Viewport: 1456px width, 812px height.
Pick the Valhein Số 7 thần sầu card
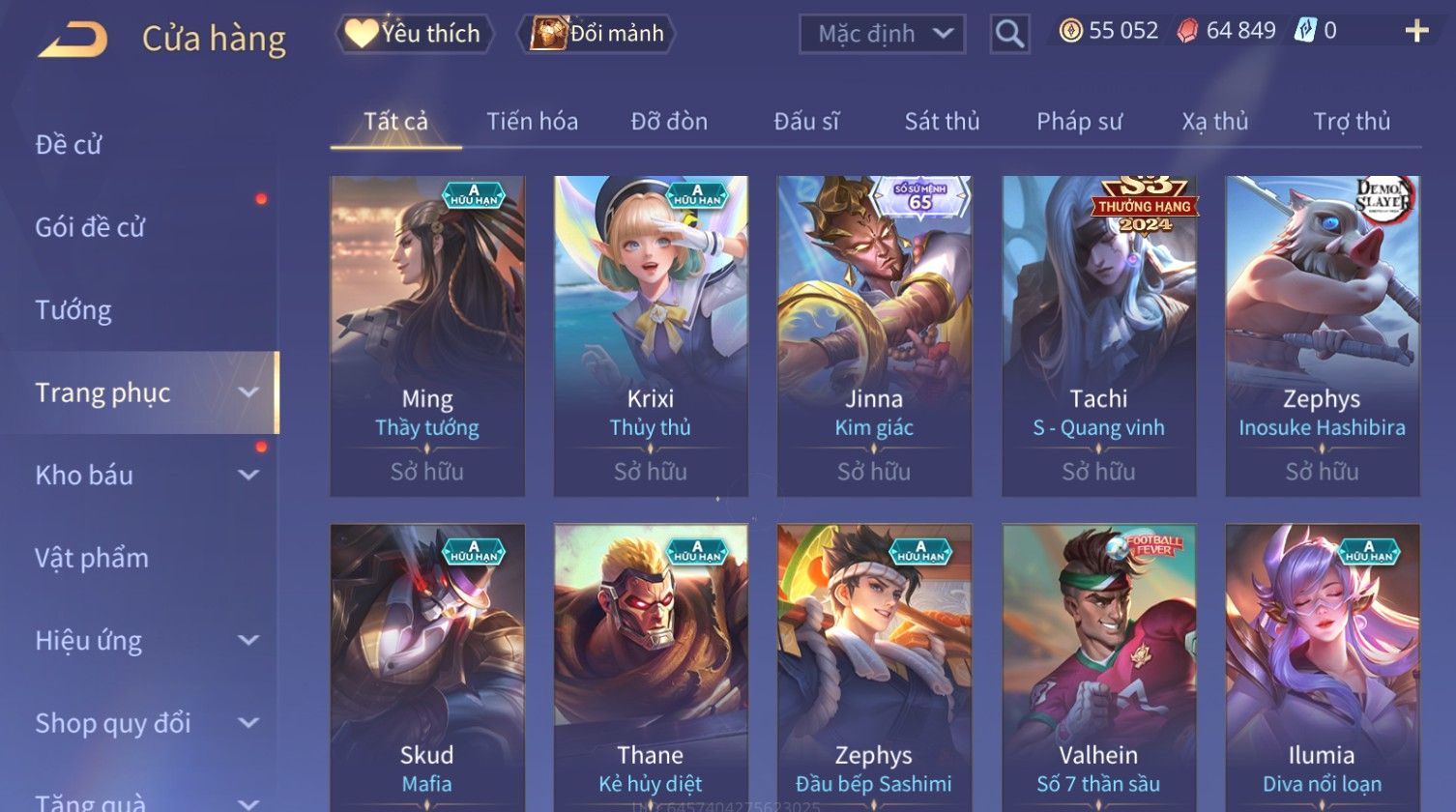(1098, 667)
